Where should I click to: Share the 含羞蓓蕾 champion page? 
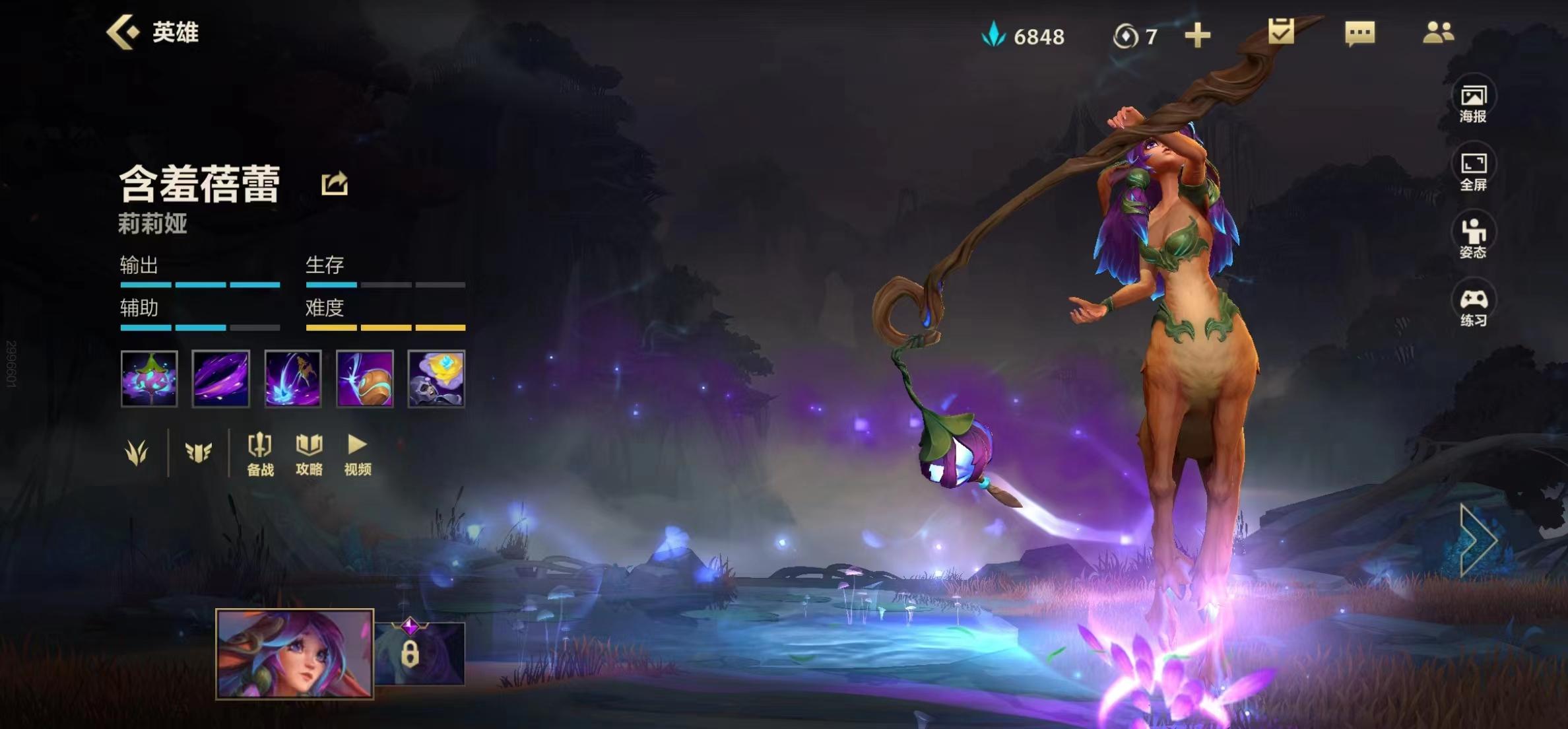pyautogui.click(x=335, y=184)
